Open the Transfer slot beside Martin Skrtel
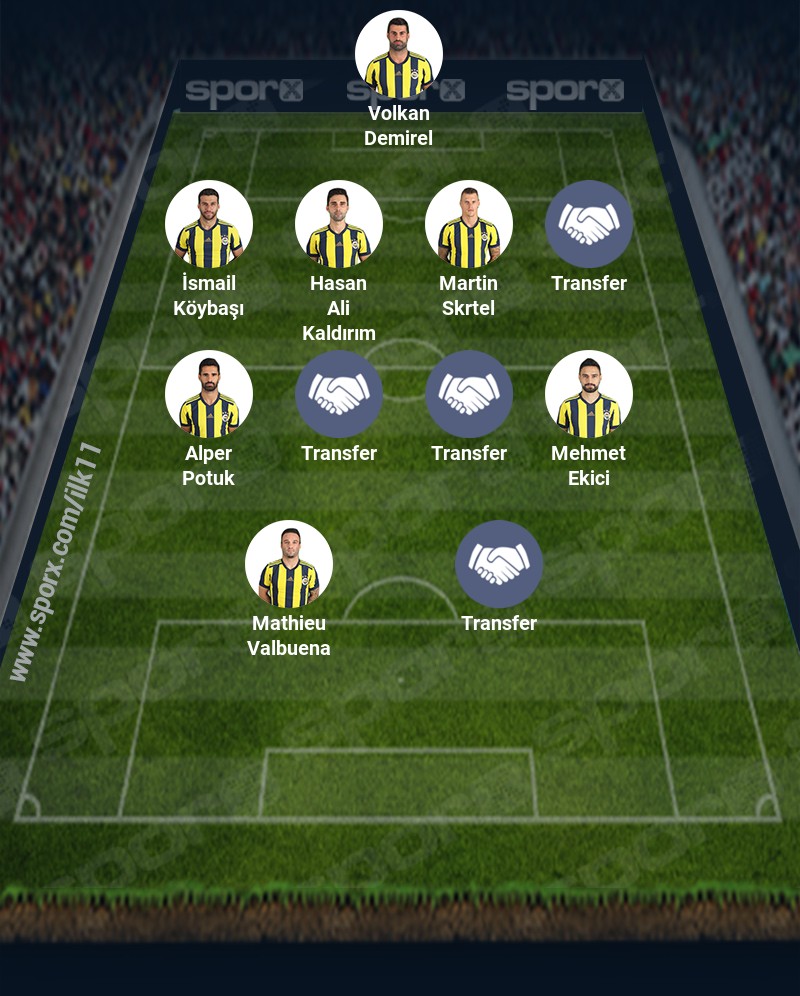Viewport: 800px width, 996px height. 589,224
